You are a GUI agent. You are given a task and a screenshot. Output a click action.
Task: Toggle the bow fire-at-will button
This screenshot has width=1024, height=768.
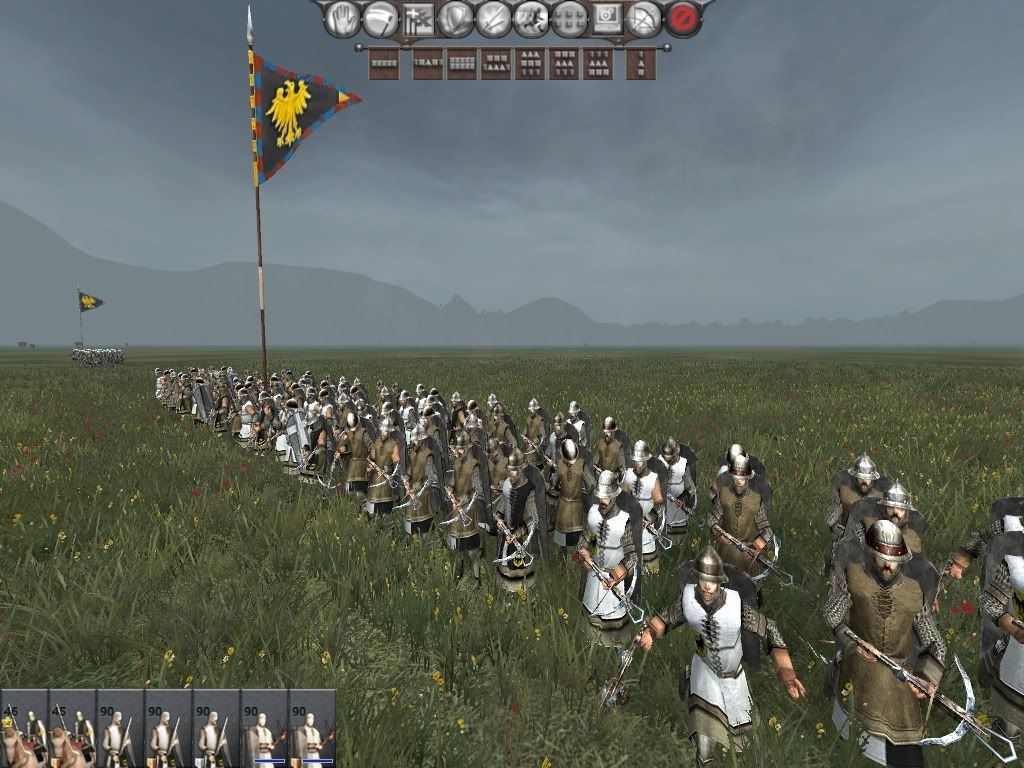tap(645, 18)
